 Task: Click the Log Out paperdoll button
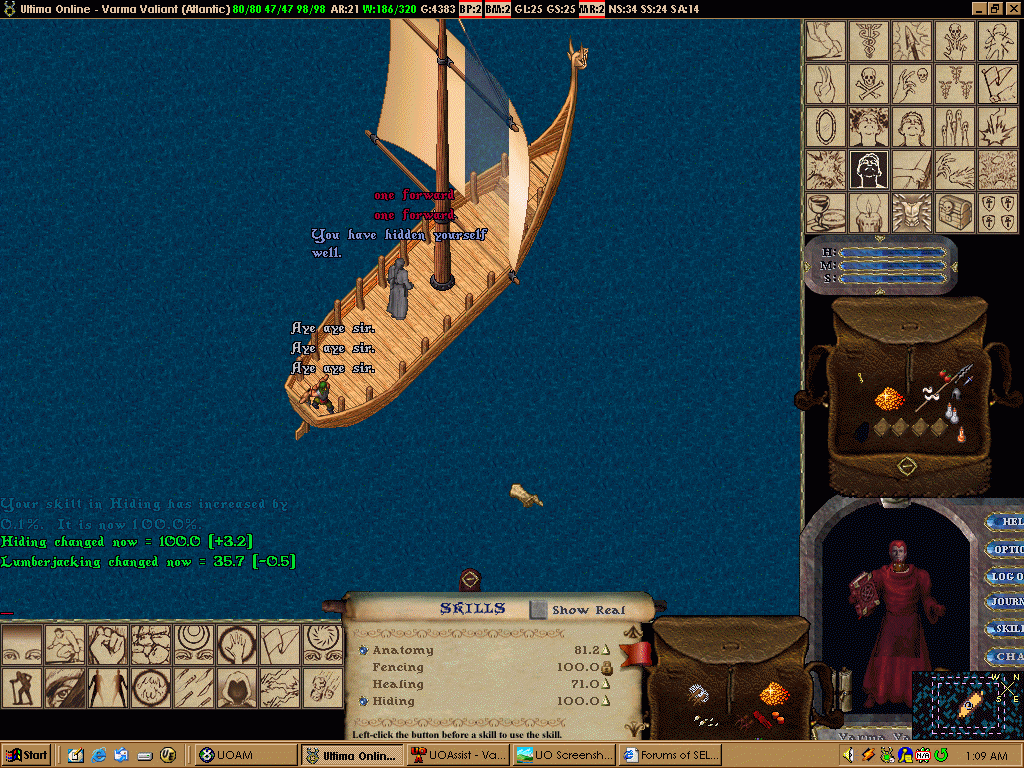pyautogui.click(x=1004, y=576)
